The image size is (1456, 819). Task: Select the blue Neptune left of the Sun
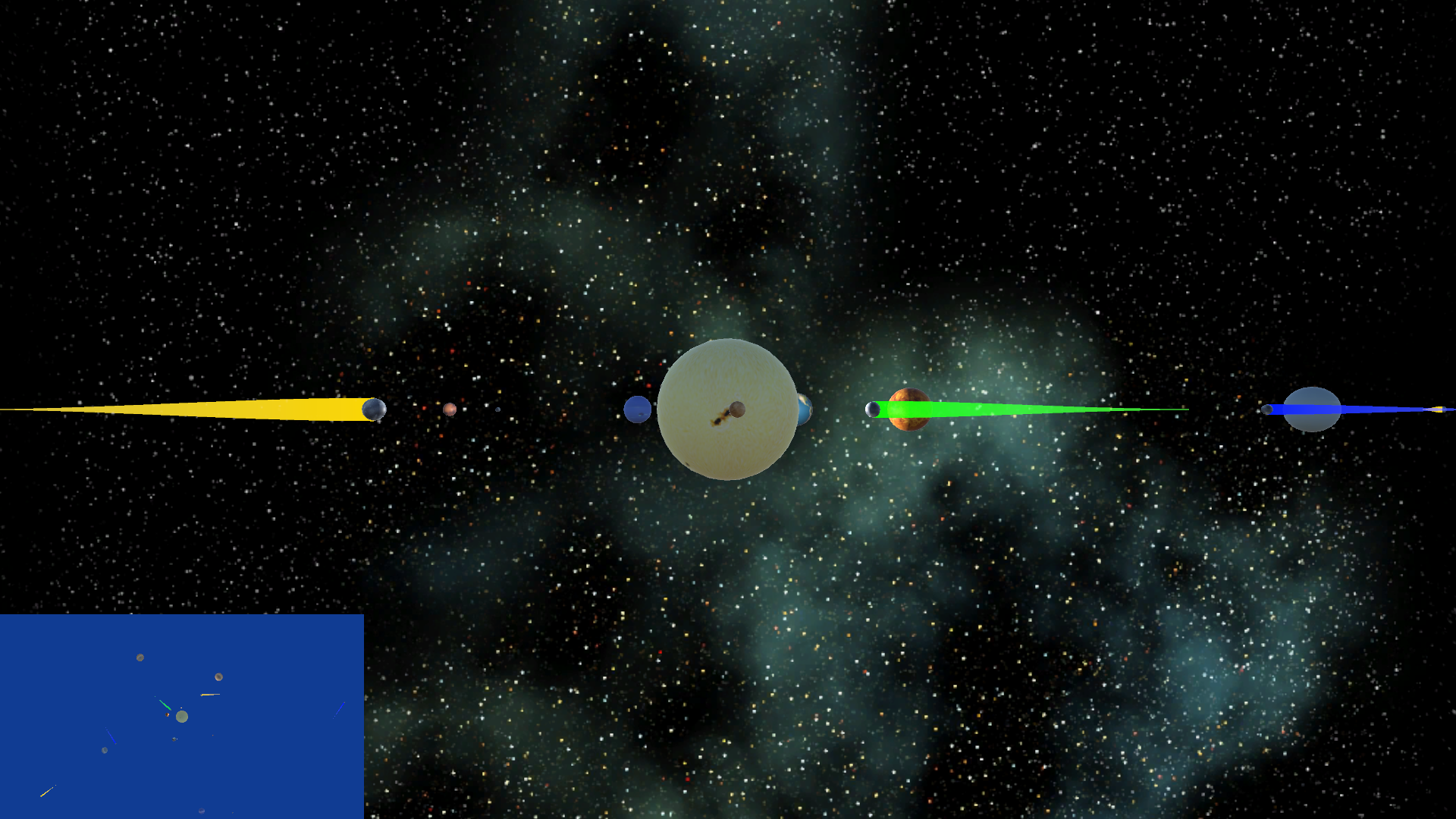pos(639,409)
